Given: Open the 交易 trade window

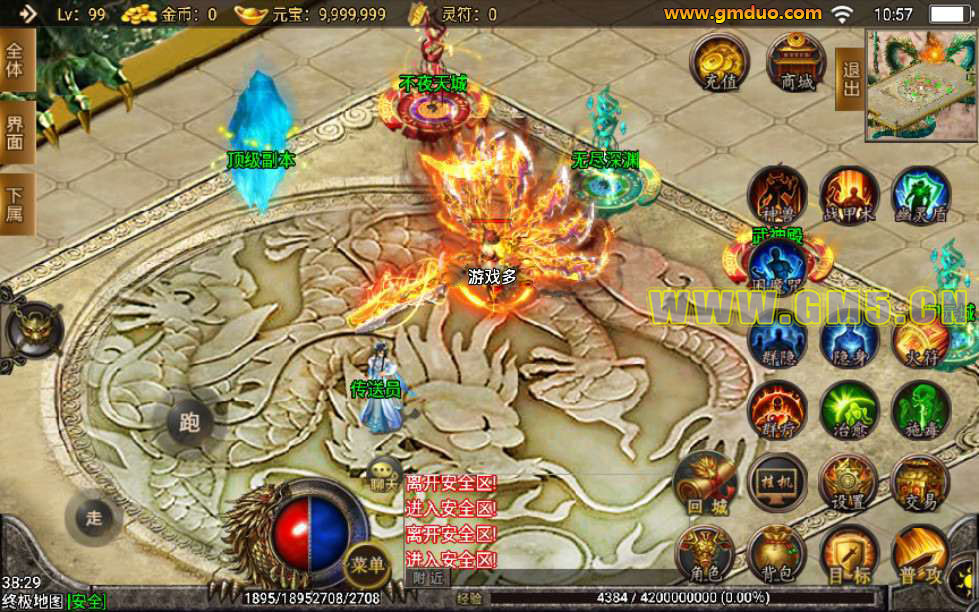Looking at the screenshot, I should point(920,484).
